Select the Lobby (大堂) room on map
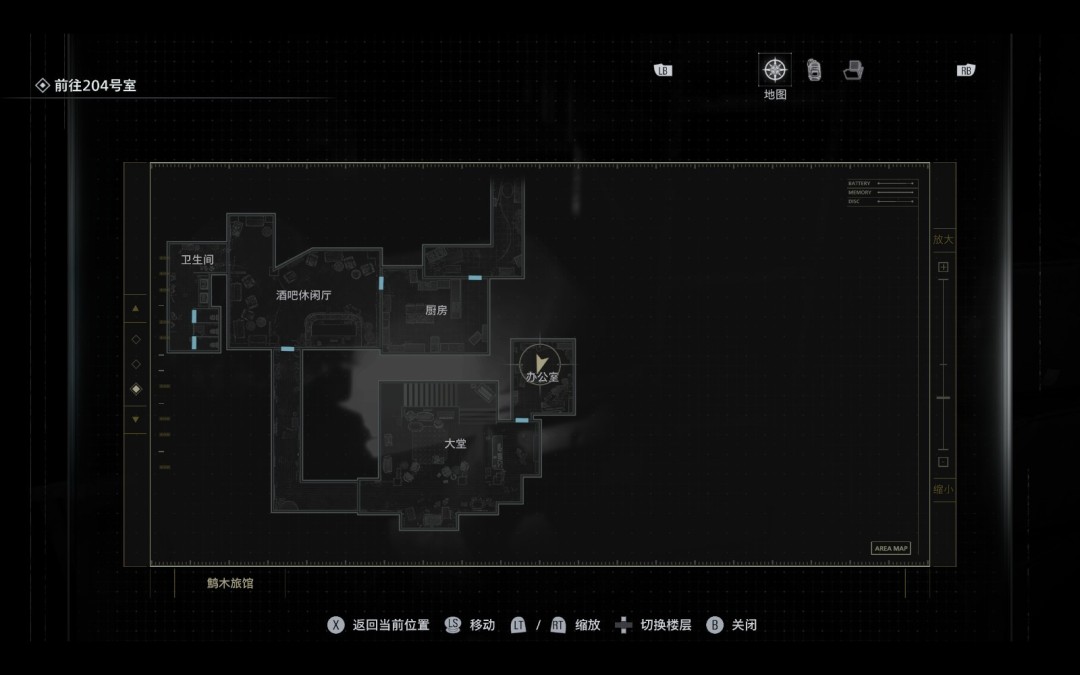The image size is (1080, 675). click(x=455, y=443)
